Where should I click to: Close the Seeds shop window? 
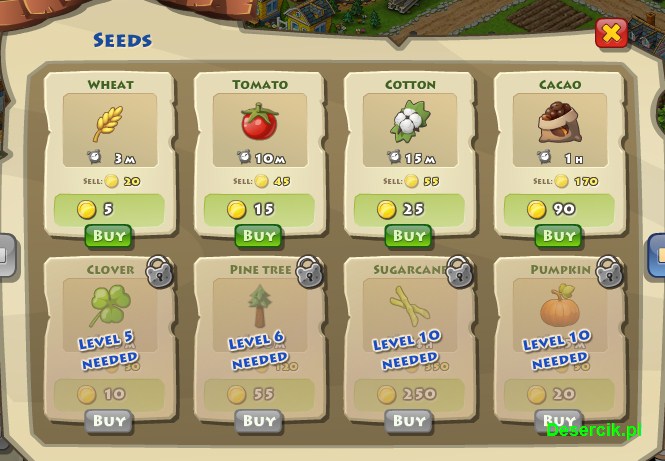(611, 34)
